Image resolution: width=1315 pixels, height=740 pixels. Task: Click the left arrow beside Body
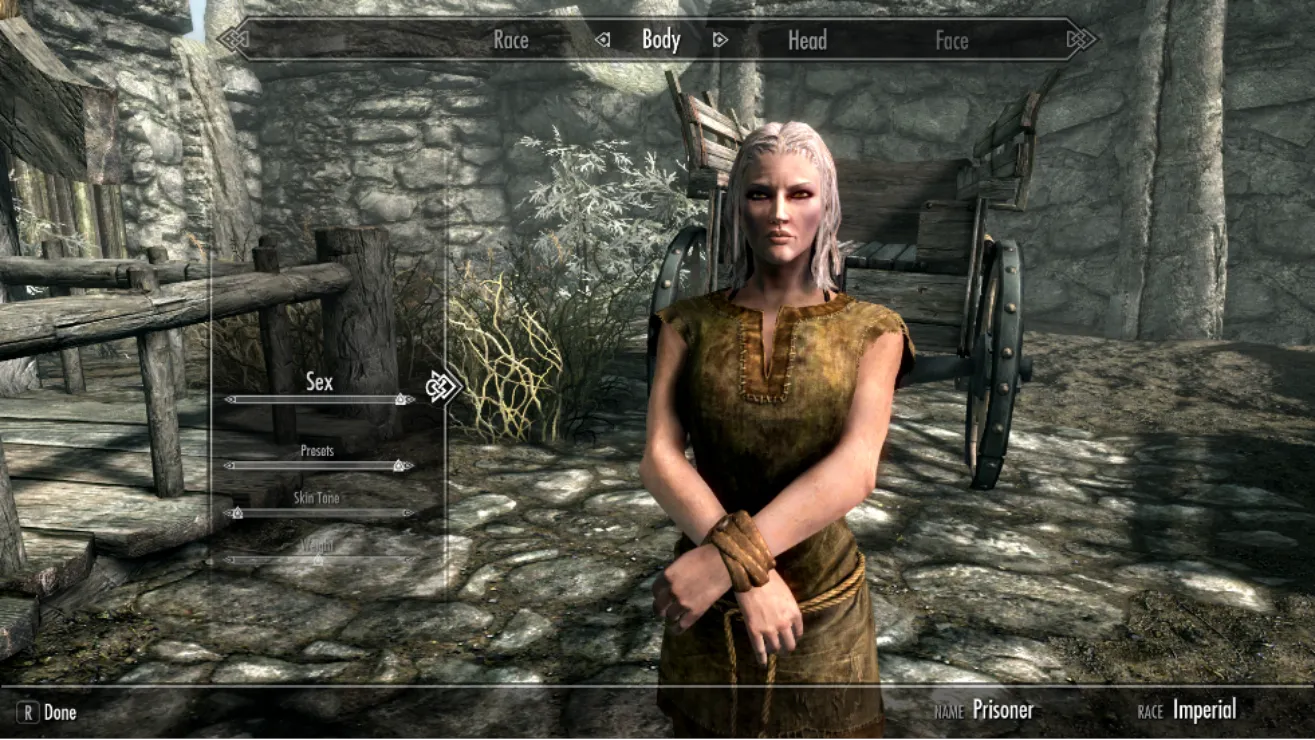pyautogui.click(x=603, y=40)
